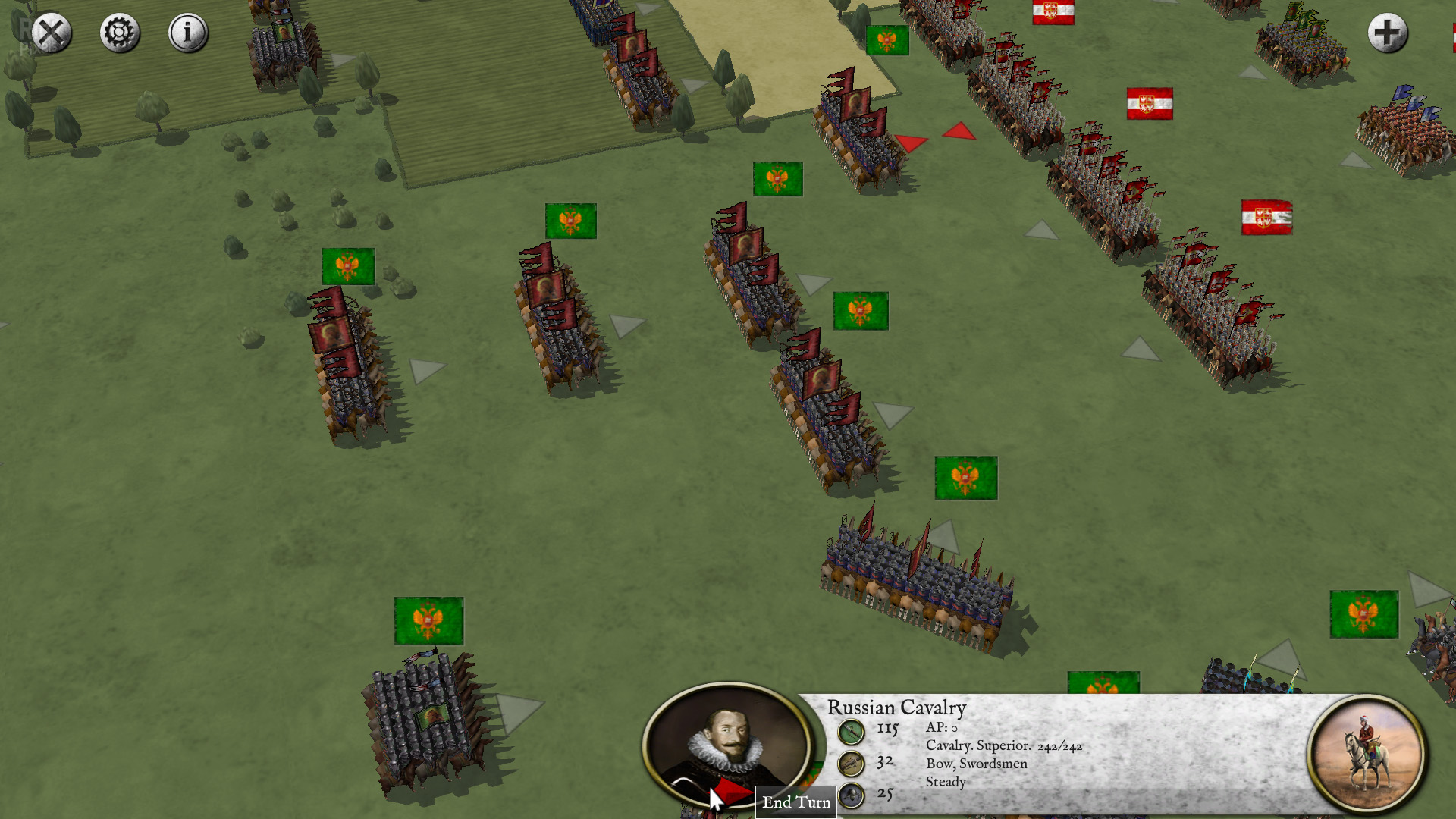Show battle information with the i button
This screenshot has height=819, width=1456.
coord(187,33)
